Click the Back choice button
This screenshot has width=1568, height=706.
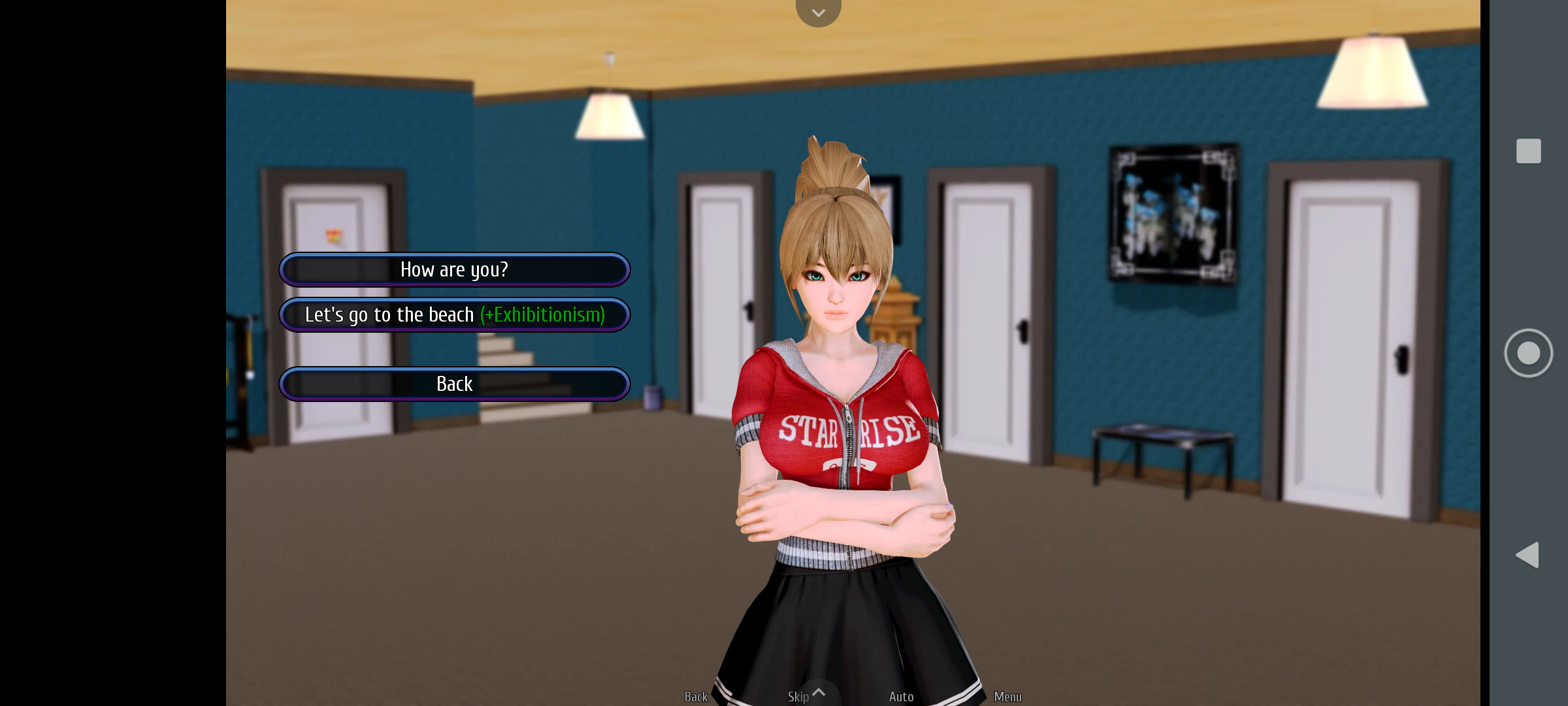point(454,384)
